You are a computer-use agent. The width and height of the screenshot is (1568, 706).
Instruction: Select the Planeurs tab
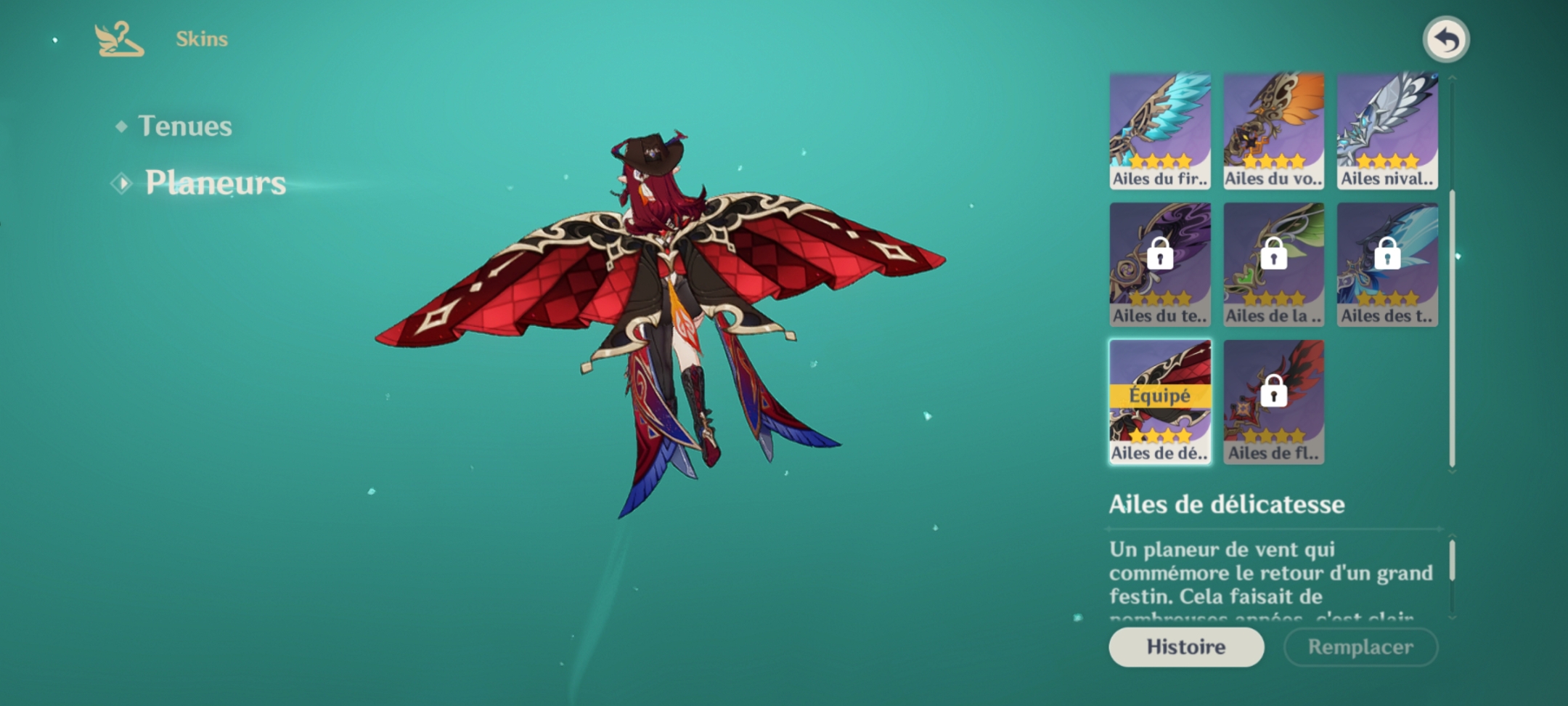(x=215, y=182)
